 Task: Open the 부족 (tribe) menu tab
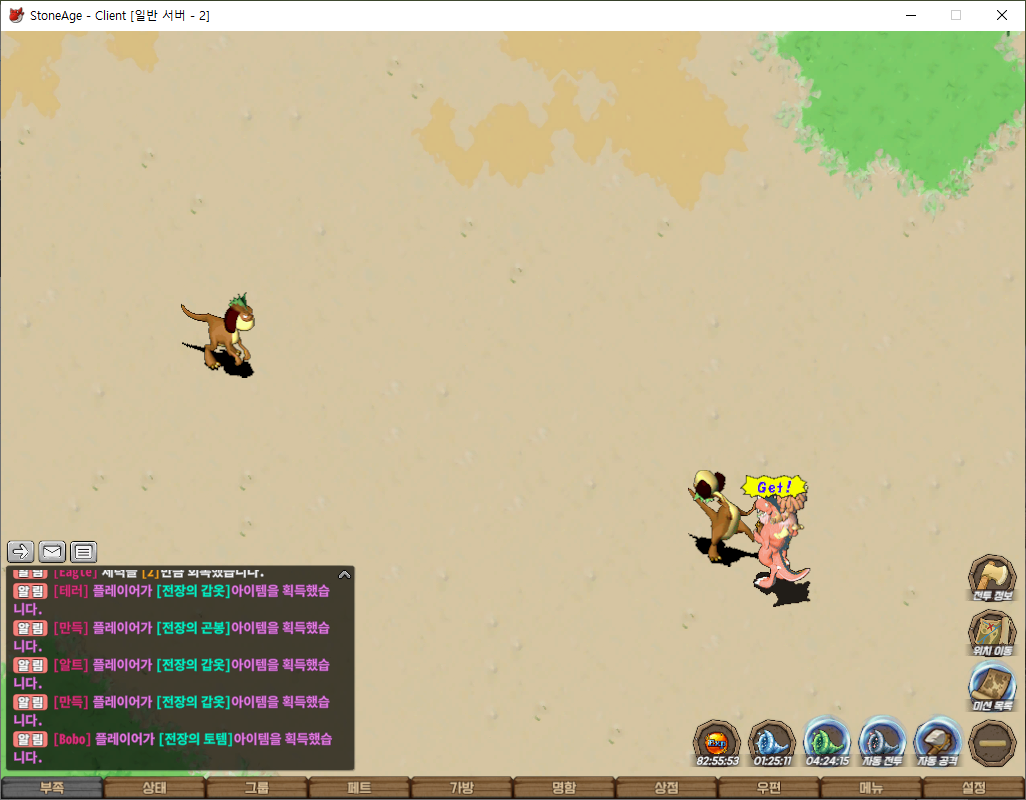point(52,788)
